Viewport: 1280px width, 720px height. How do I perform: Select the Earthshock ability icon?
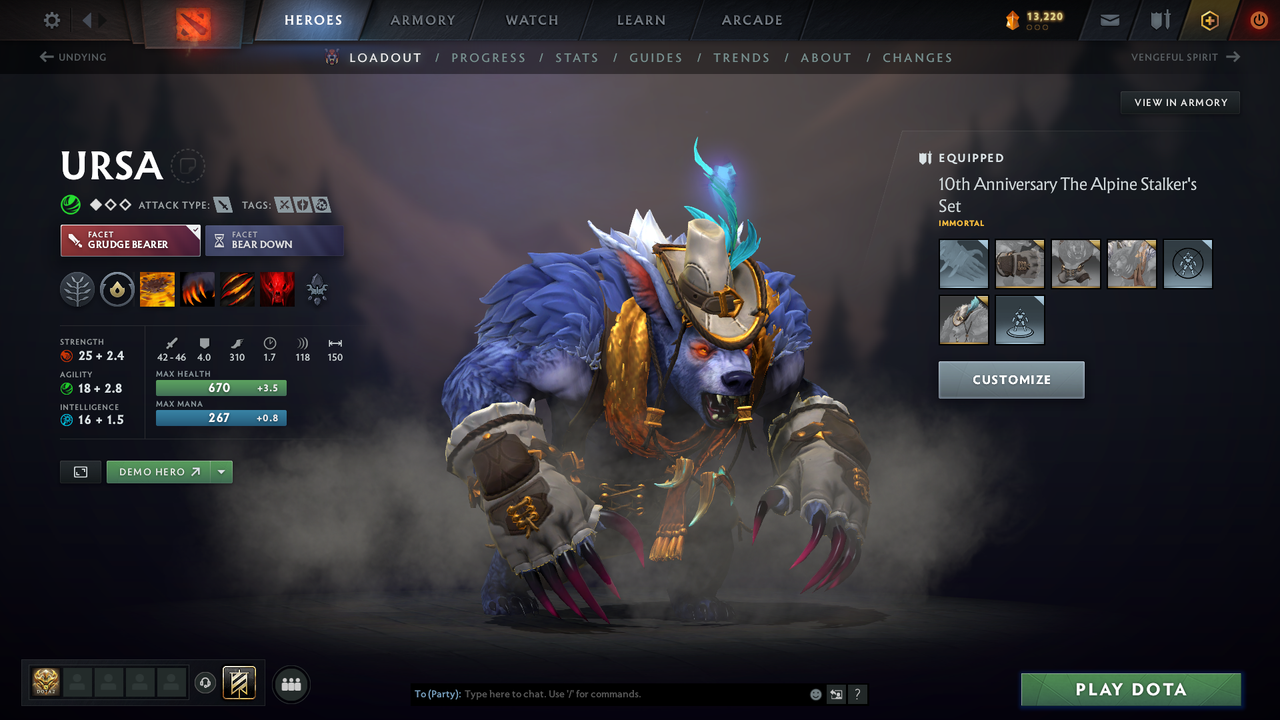click(x=157, y=289)
